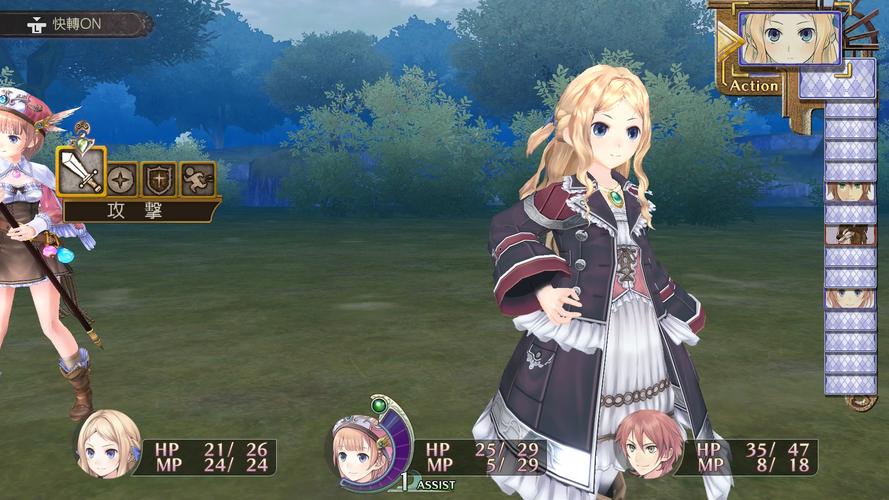Select the sword Attack command
The height and width of the screenshot is (500, 889).
tap(80, 172)
